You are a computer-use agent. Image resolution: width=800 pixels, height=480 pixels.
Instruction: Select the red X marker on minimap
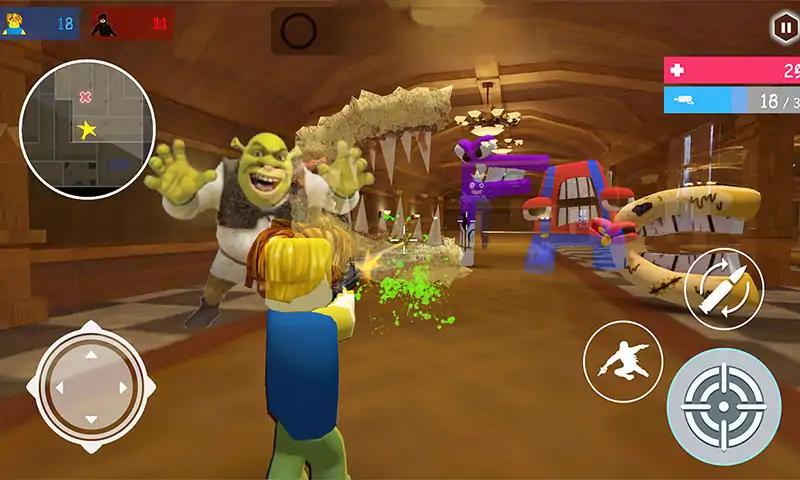(x=85, y=97)
